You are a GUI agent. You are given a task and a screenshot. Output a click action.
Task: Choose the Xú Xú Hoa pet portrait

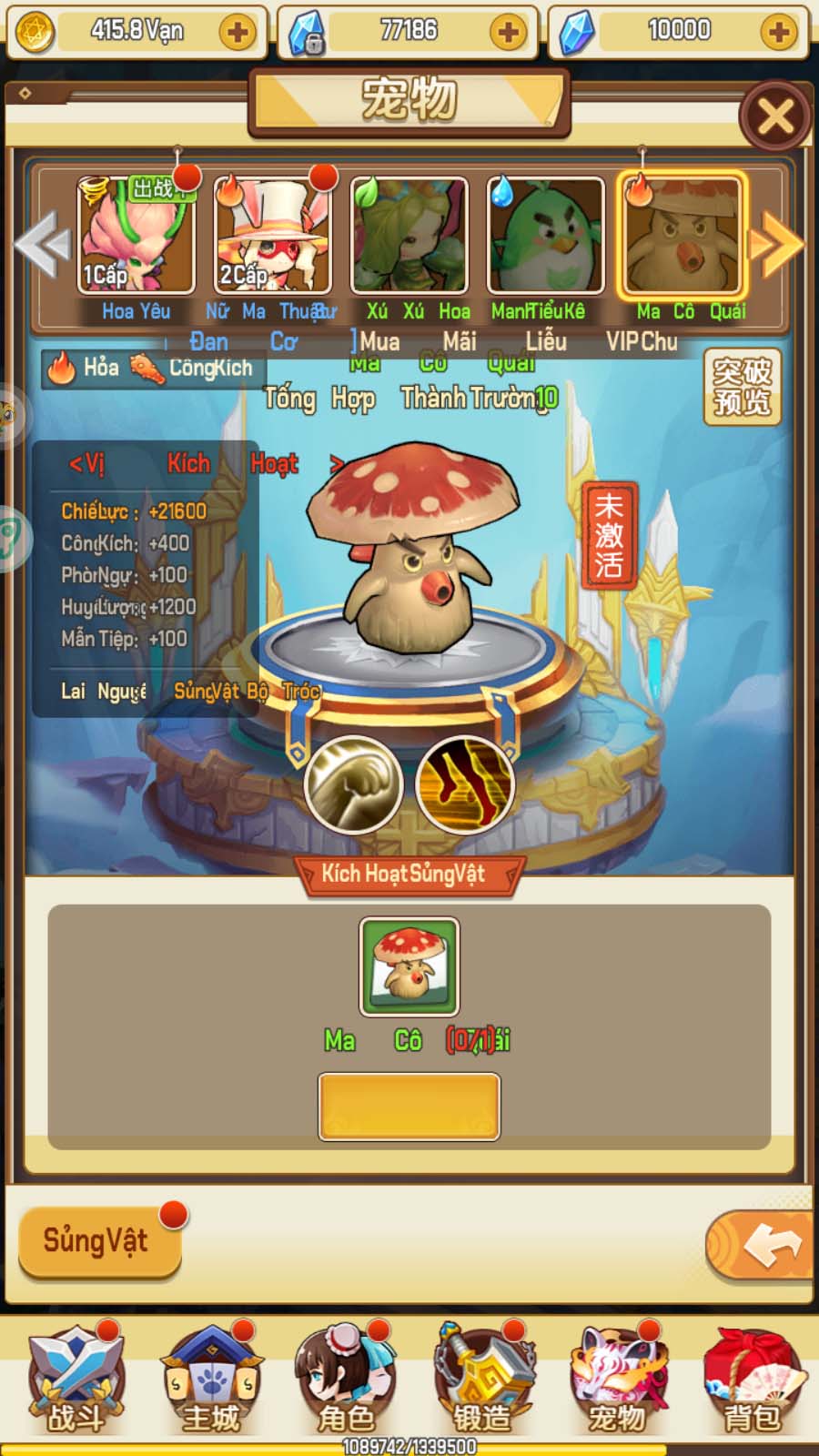click(409, 236)
